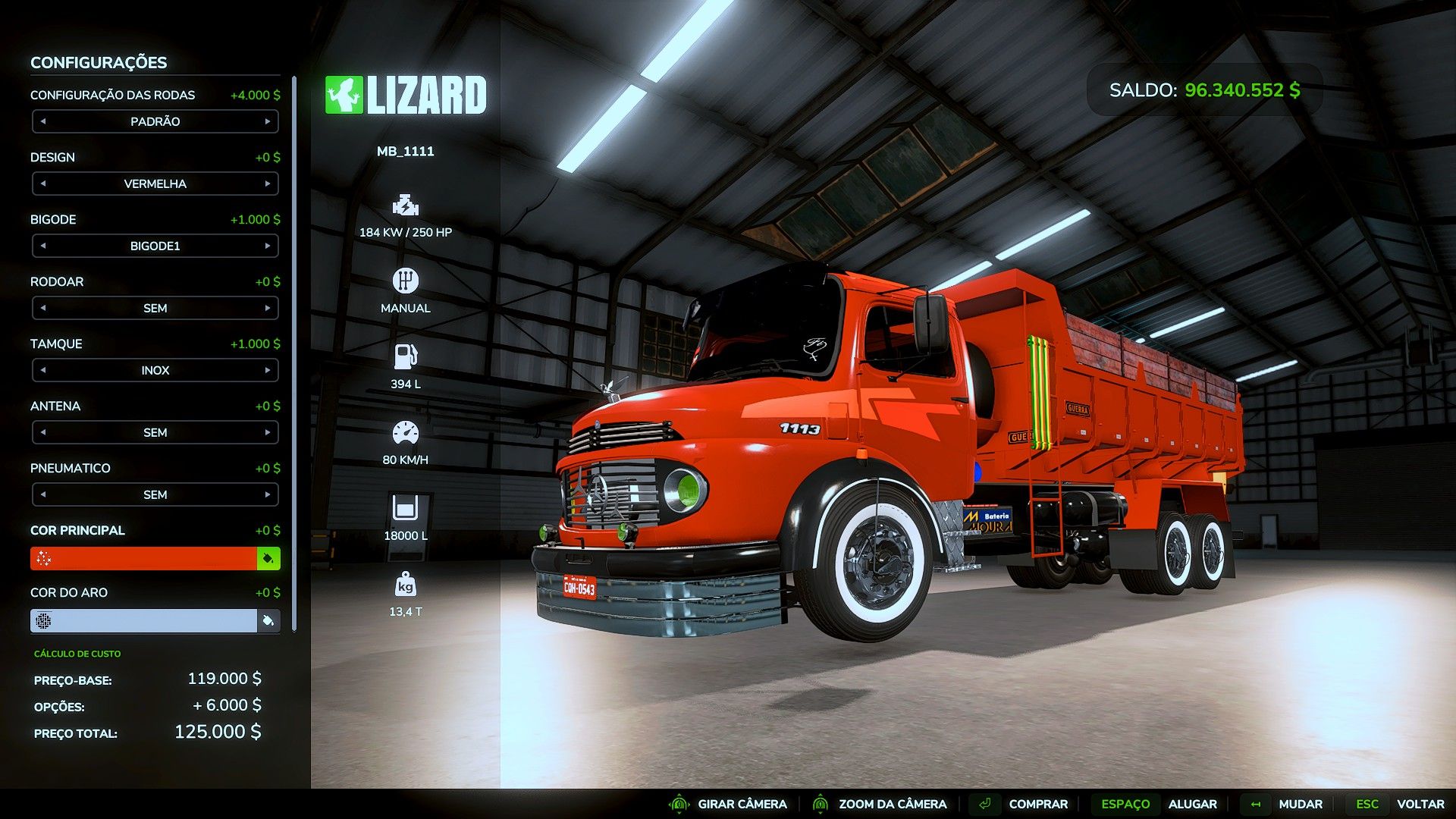Select previous Pneumatico option

coord(43,494)
